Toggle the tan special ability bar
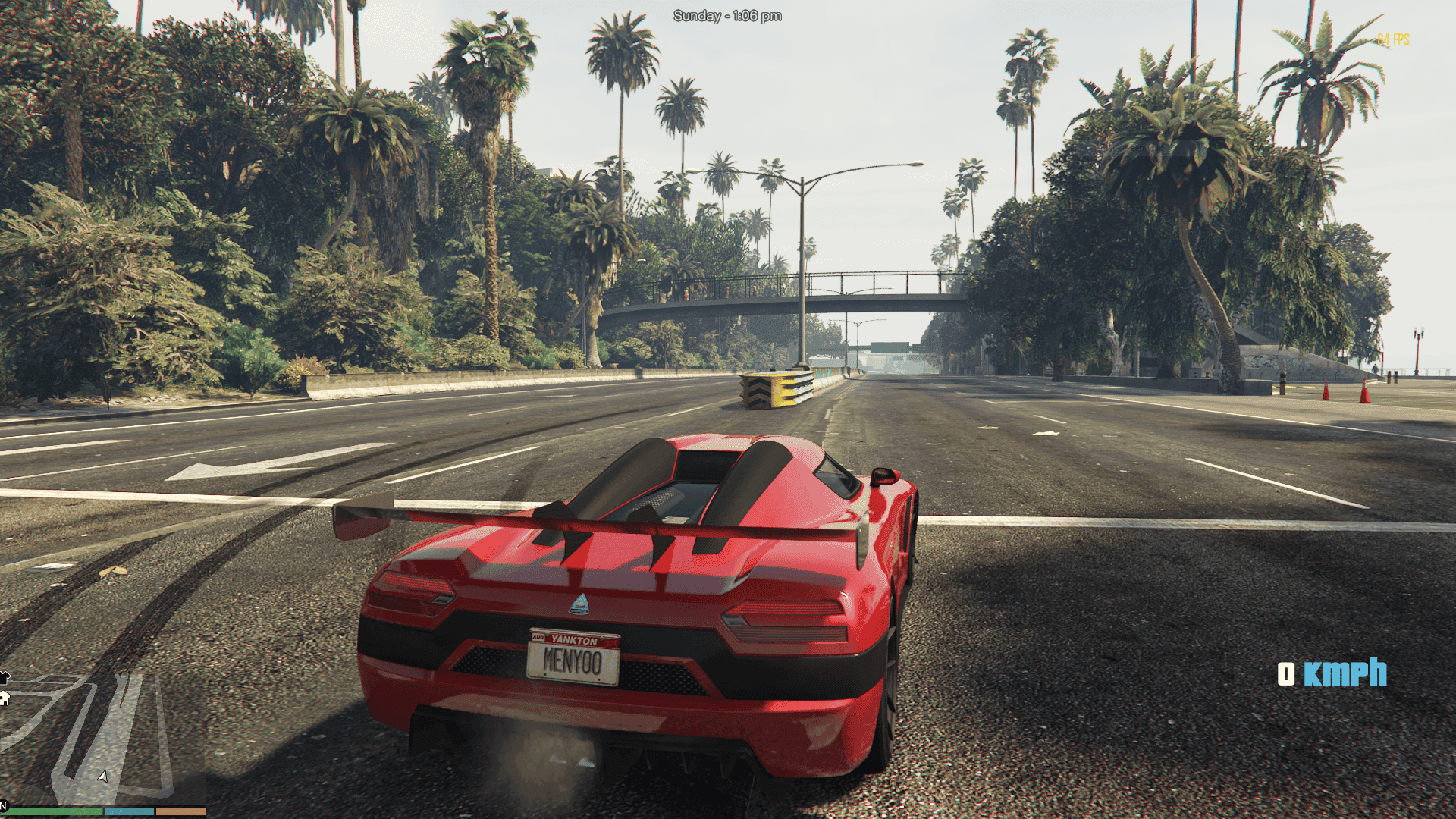The width and height of the screenshot is (1456, 819). coord(180,811)
